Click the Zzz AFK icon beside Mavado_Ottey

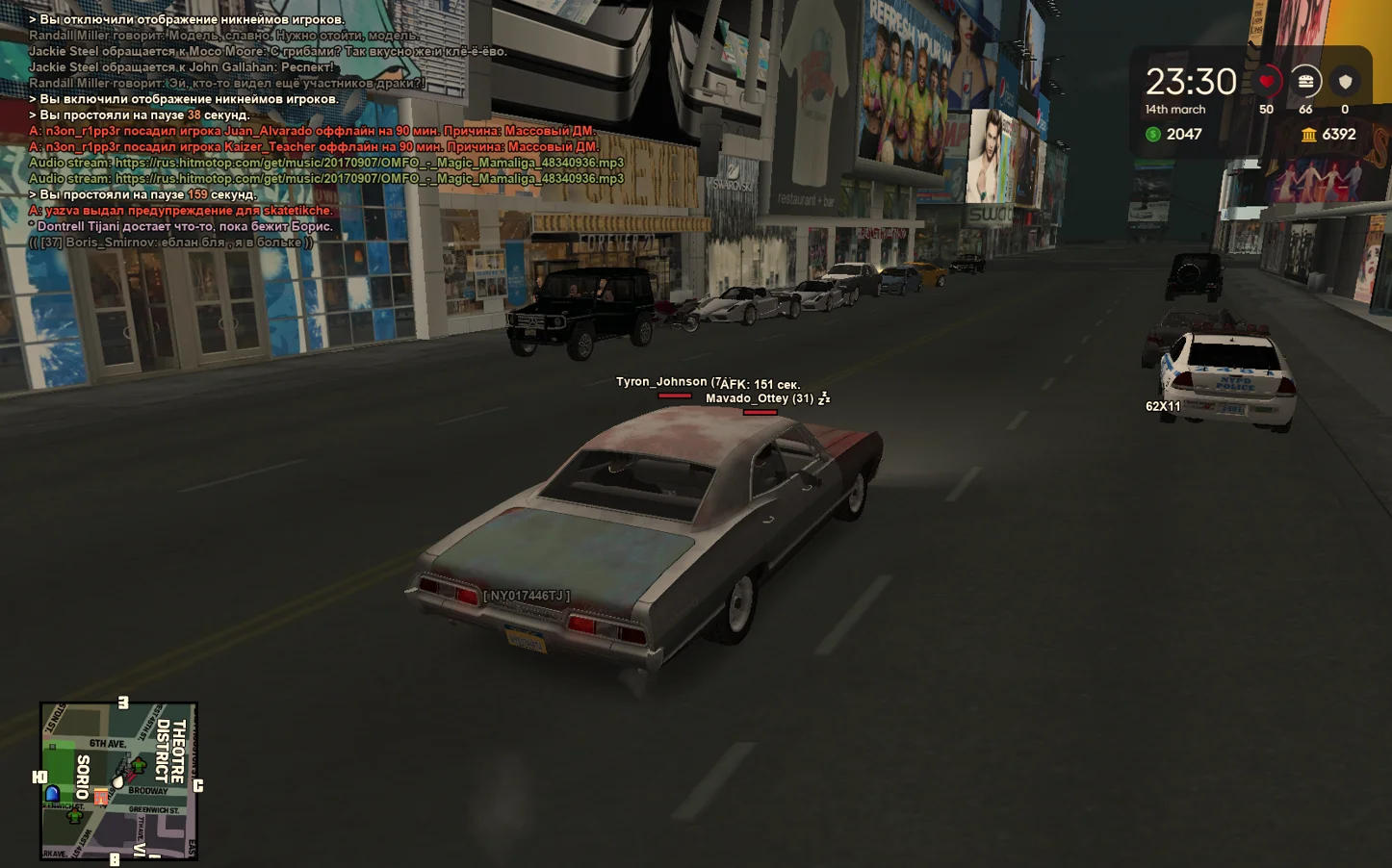[826, 396]
